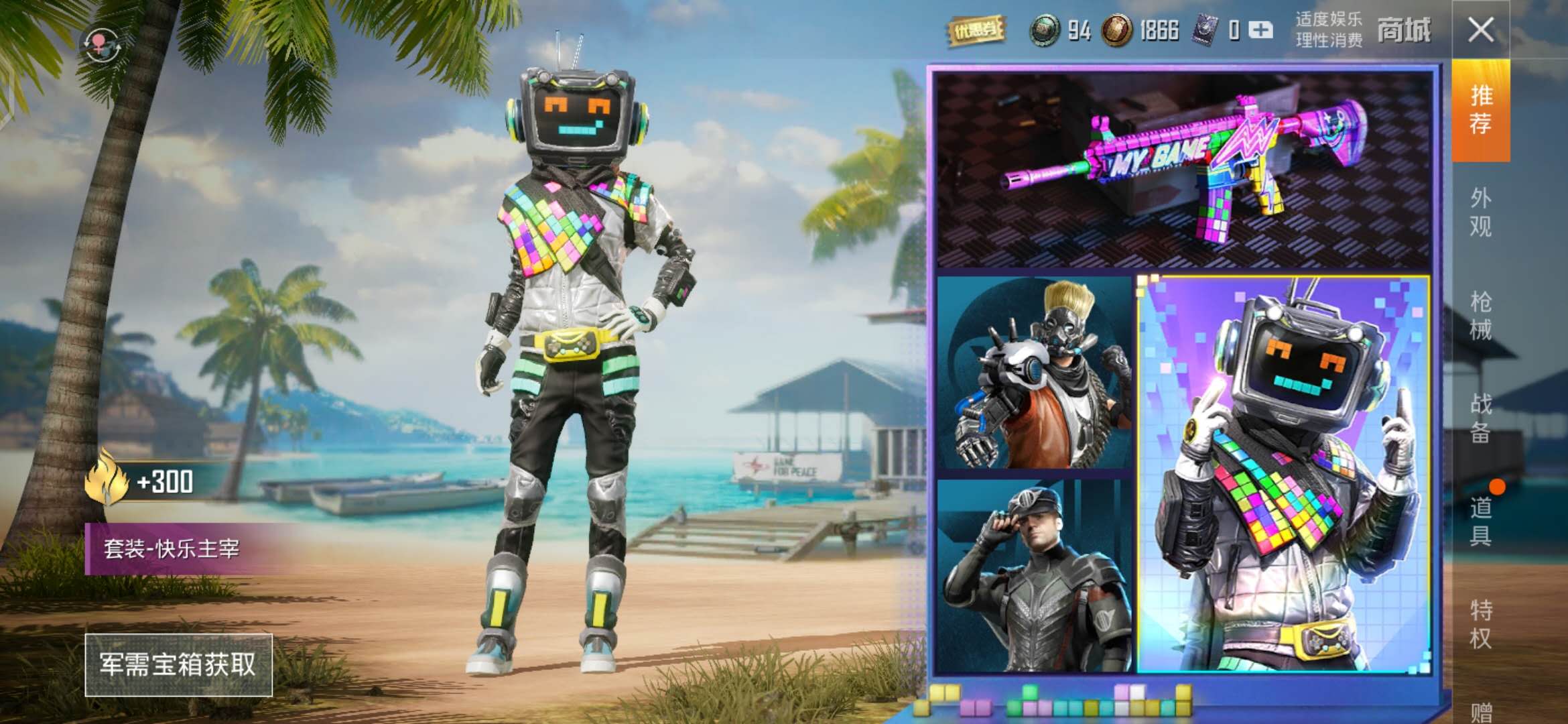The width and height of the screenshot is (1568, 724).
Task: Open the 外观 appearance tab
Action: coord(1480,213)
